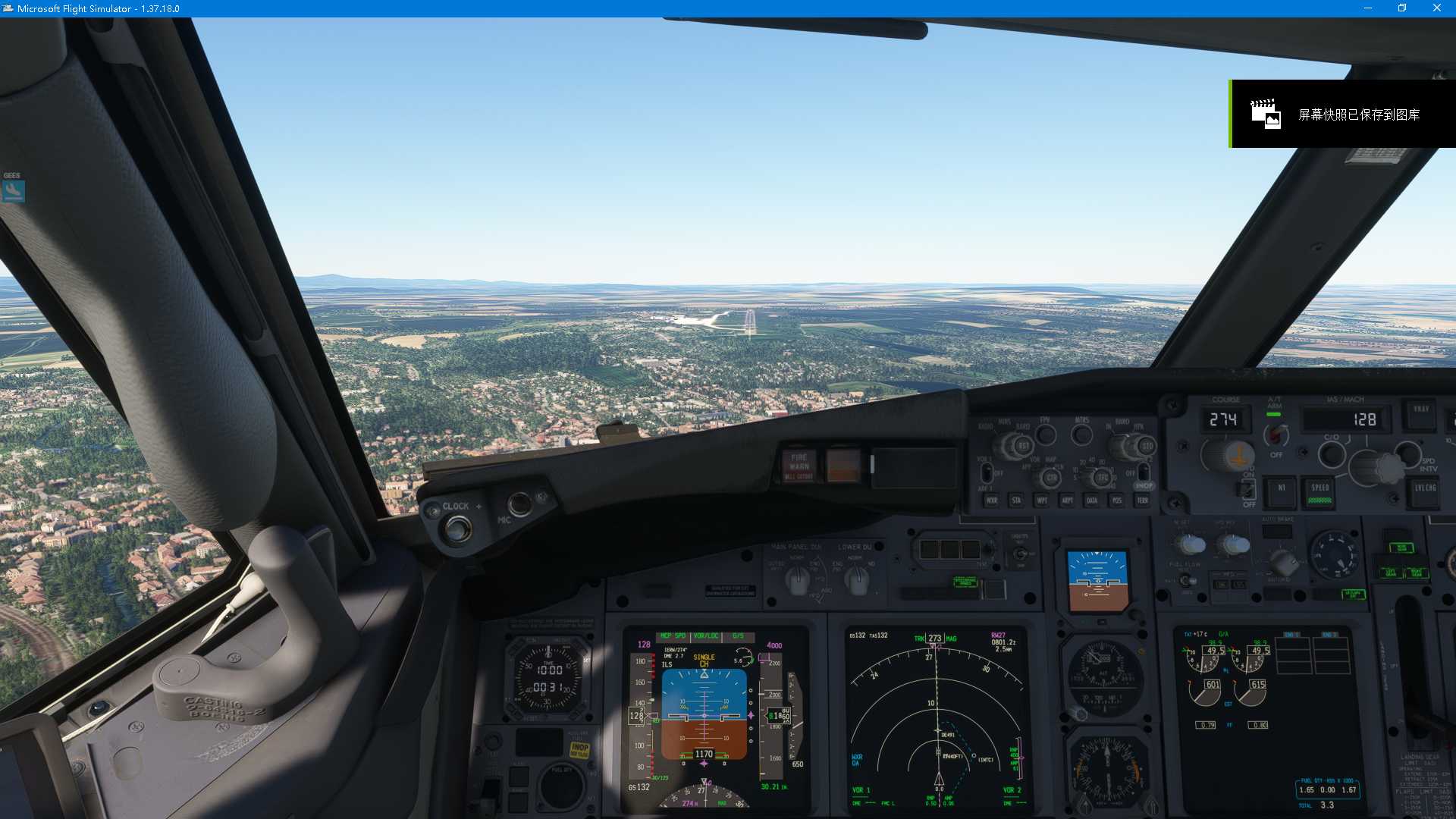Click the ND range selector TFC knob
This screenshot has height=819, width=1456.
[1101, 476]
